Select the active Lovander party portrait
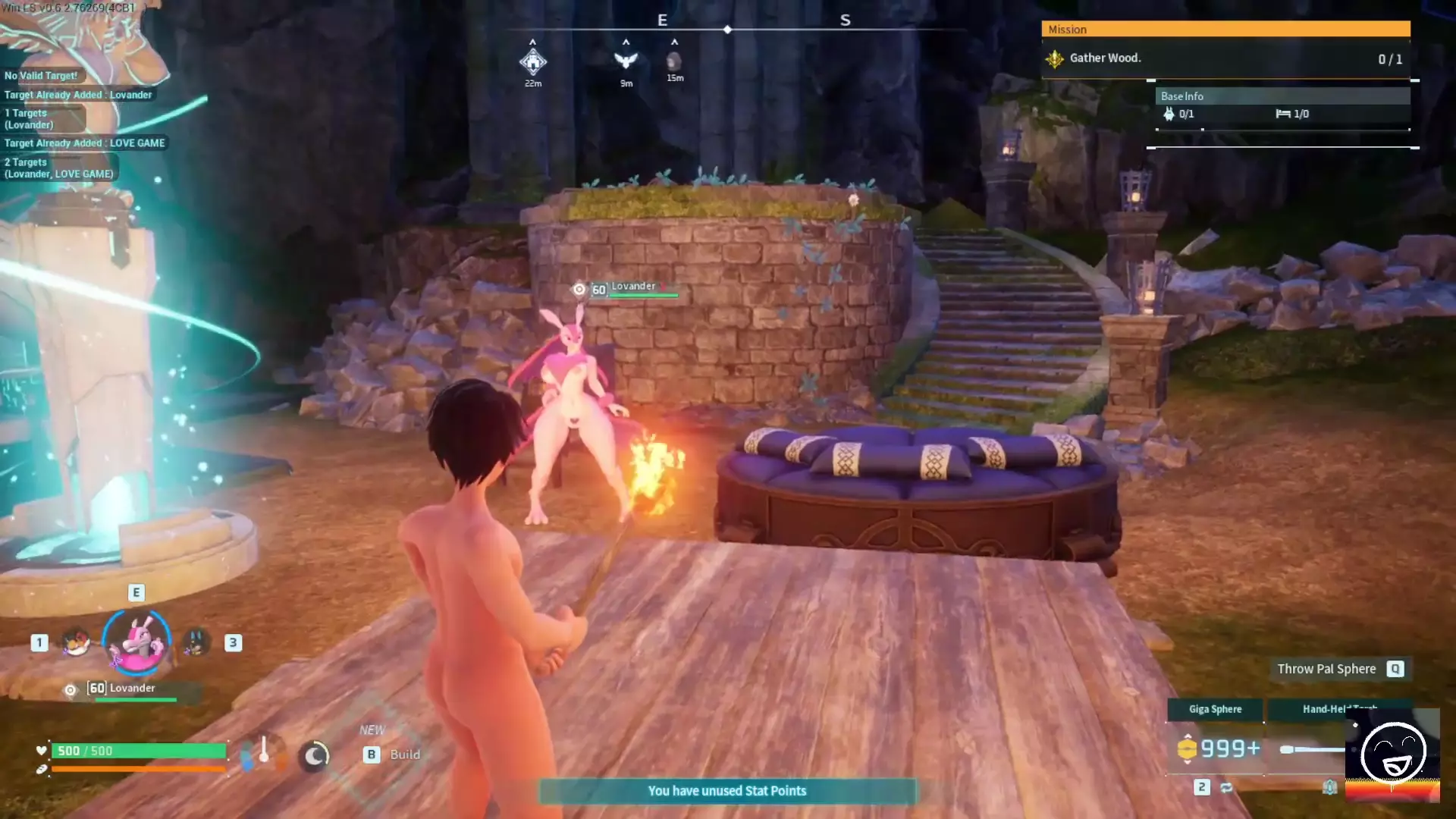This screenshot has width=1456, height=819. tap(136, 642)
